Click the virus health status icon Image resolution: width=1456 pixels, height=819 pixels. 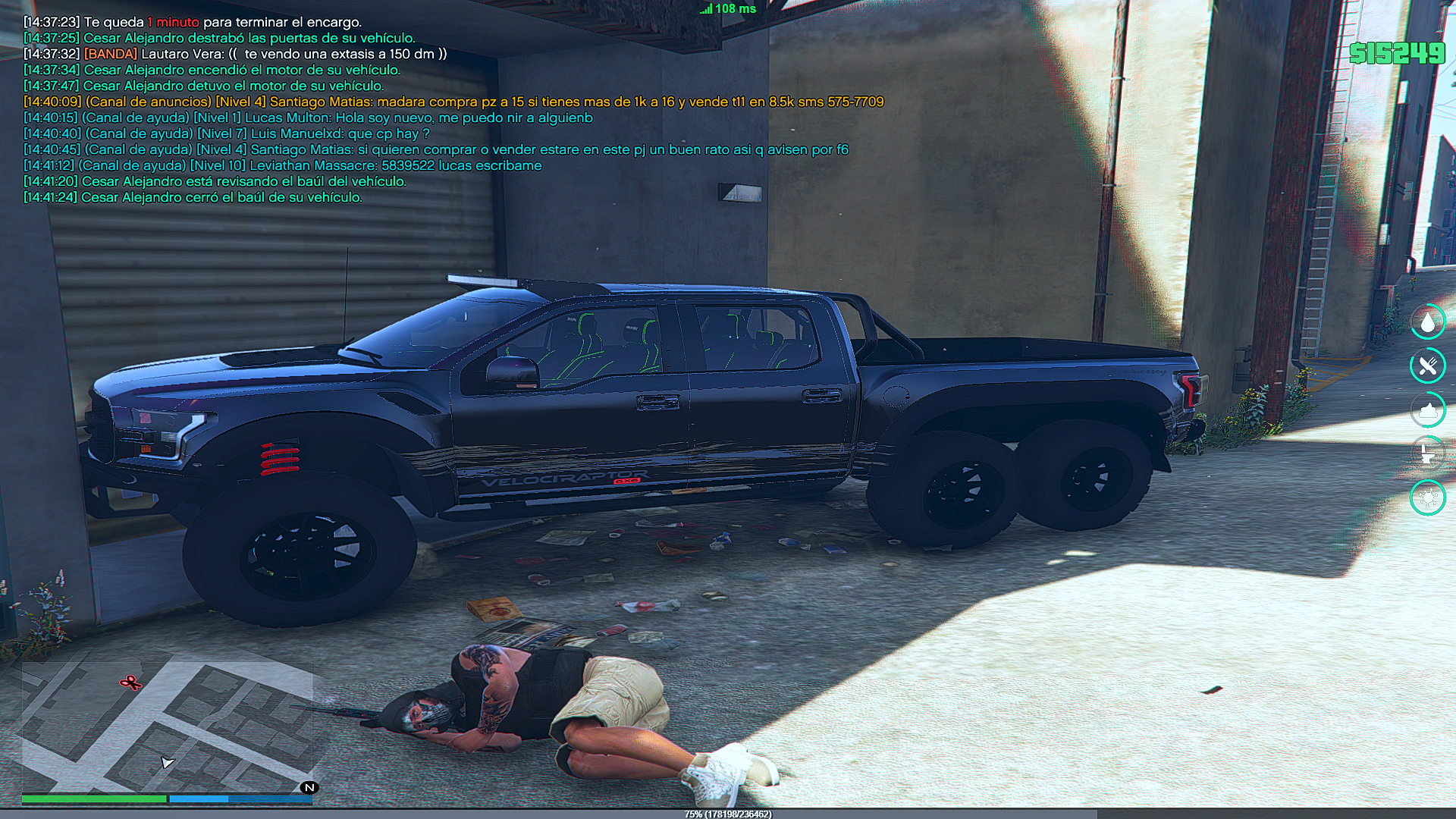(1428, 497)
